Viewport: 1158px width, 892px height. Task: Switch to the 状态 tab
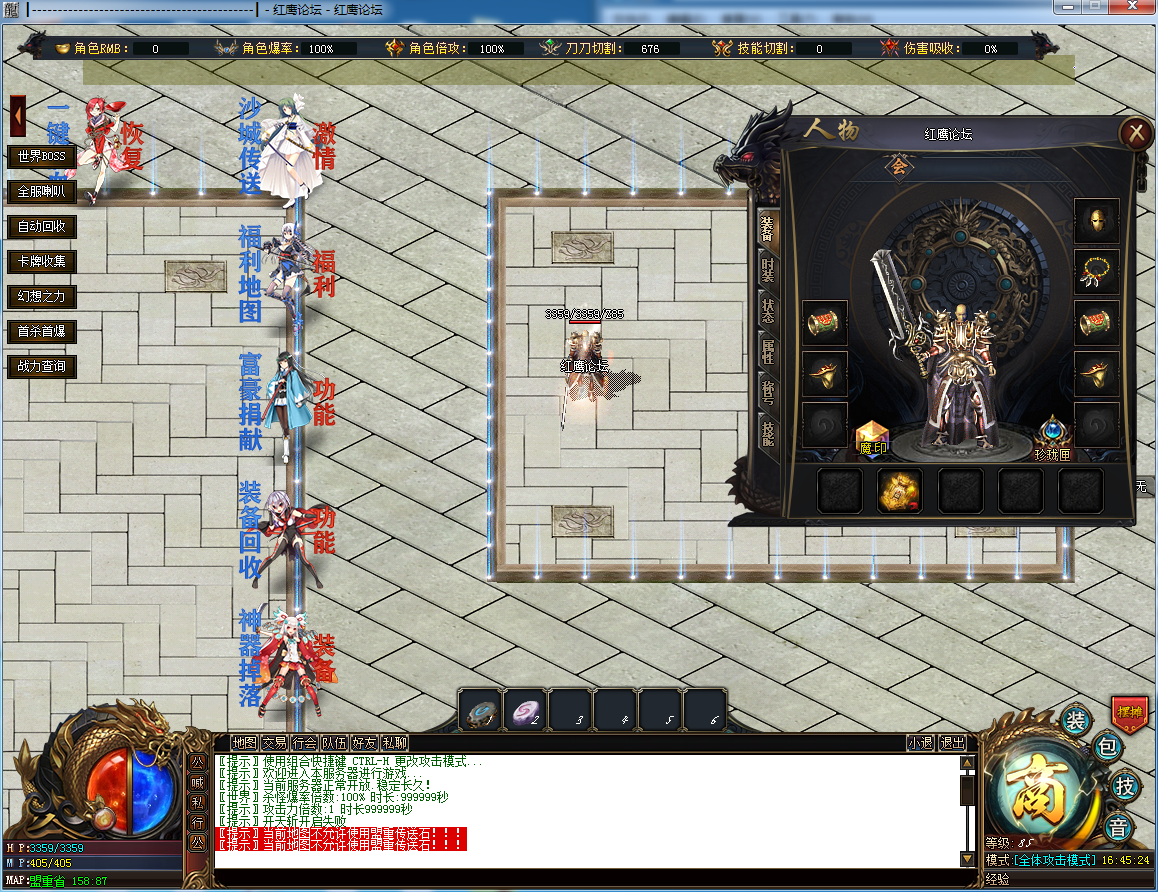[767, 311]
